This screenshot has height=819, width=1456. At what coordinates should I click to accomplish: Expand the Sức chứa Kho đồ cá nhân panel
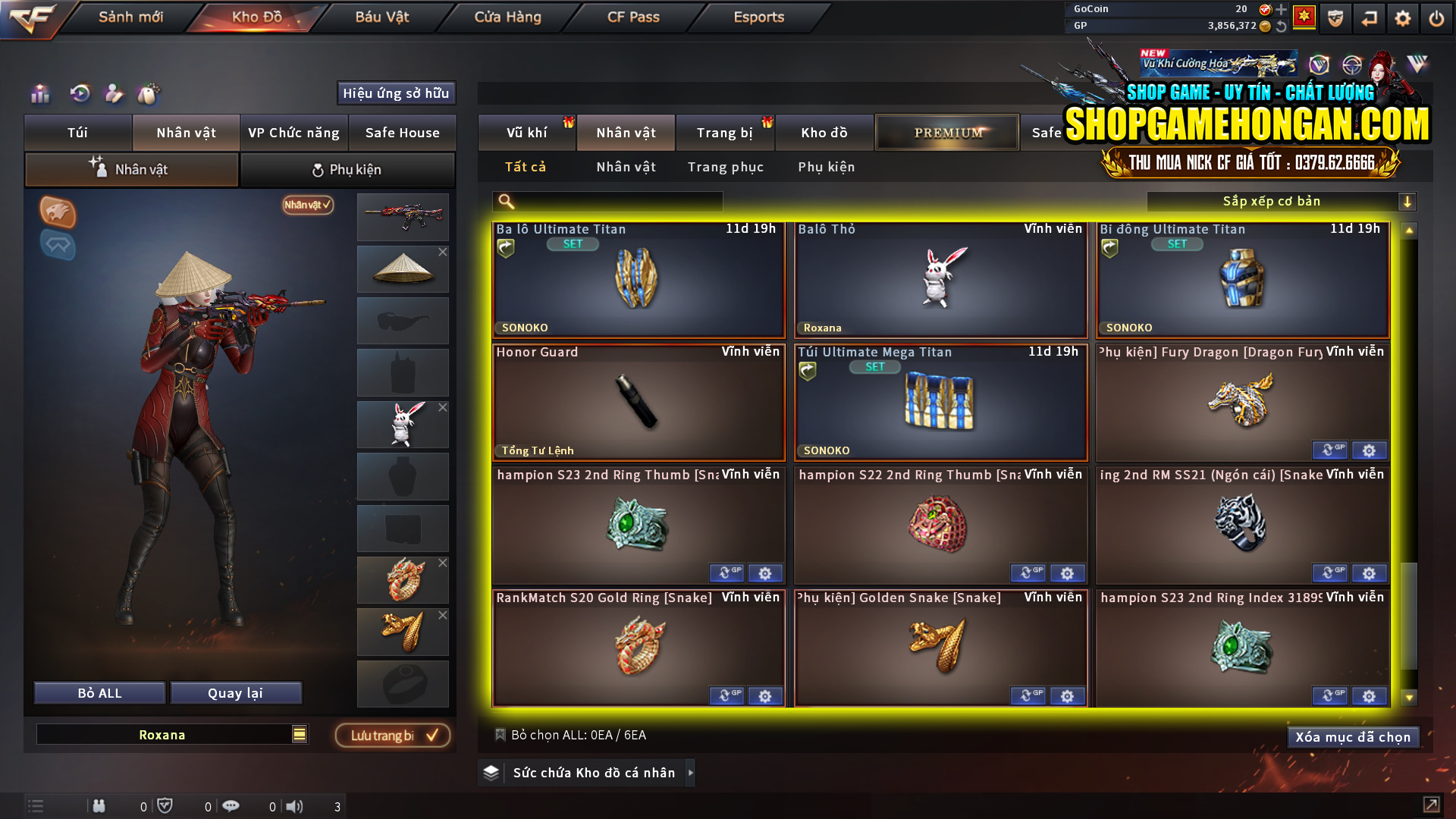(691, 773)
